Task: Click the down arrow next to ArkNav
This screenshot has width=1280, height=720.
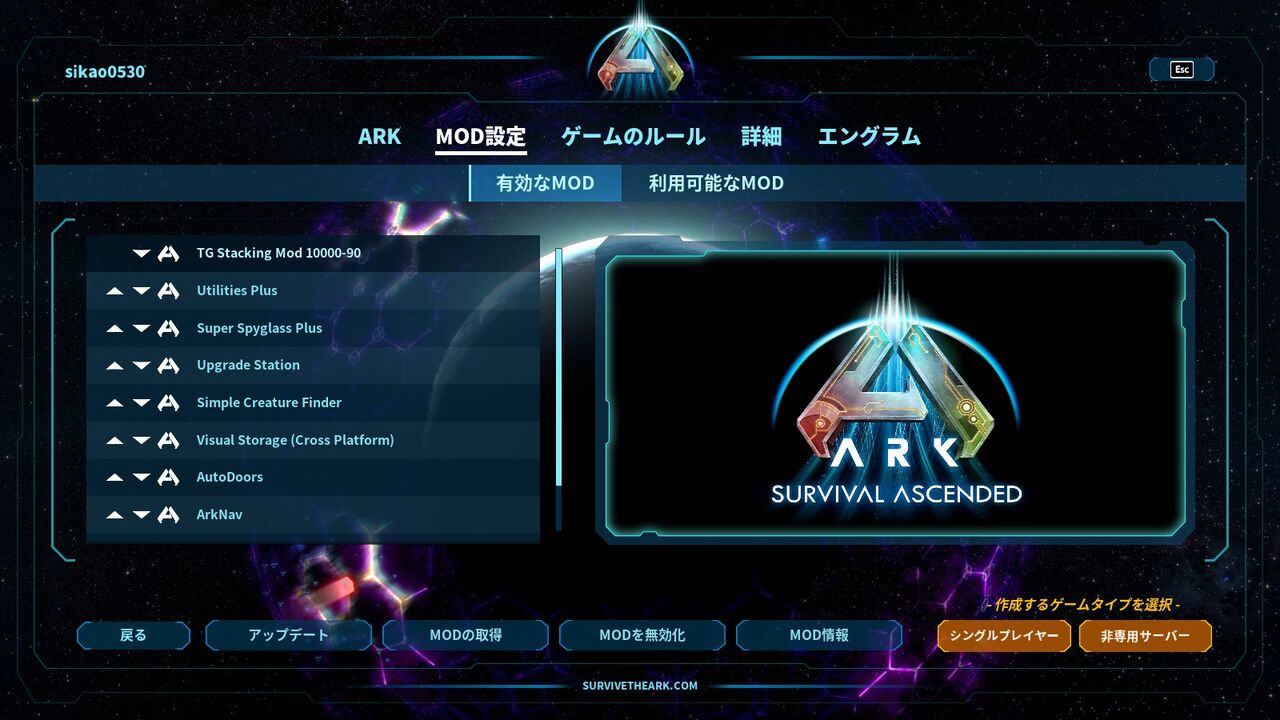Action: 141,514
